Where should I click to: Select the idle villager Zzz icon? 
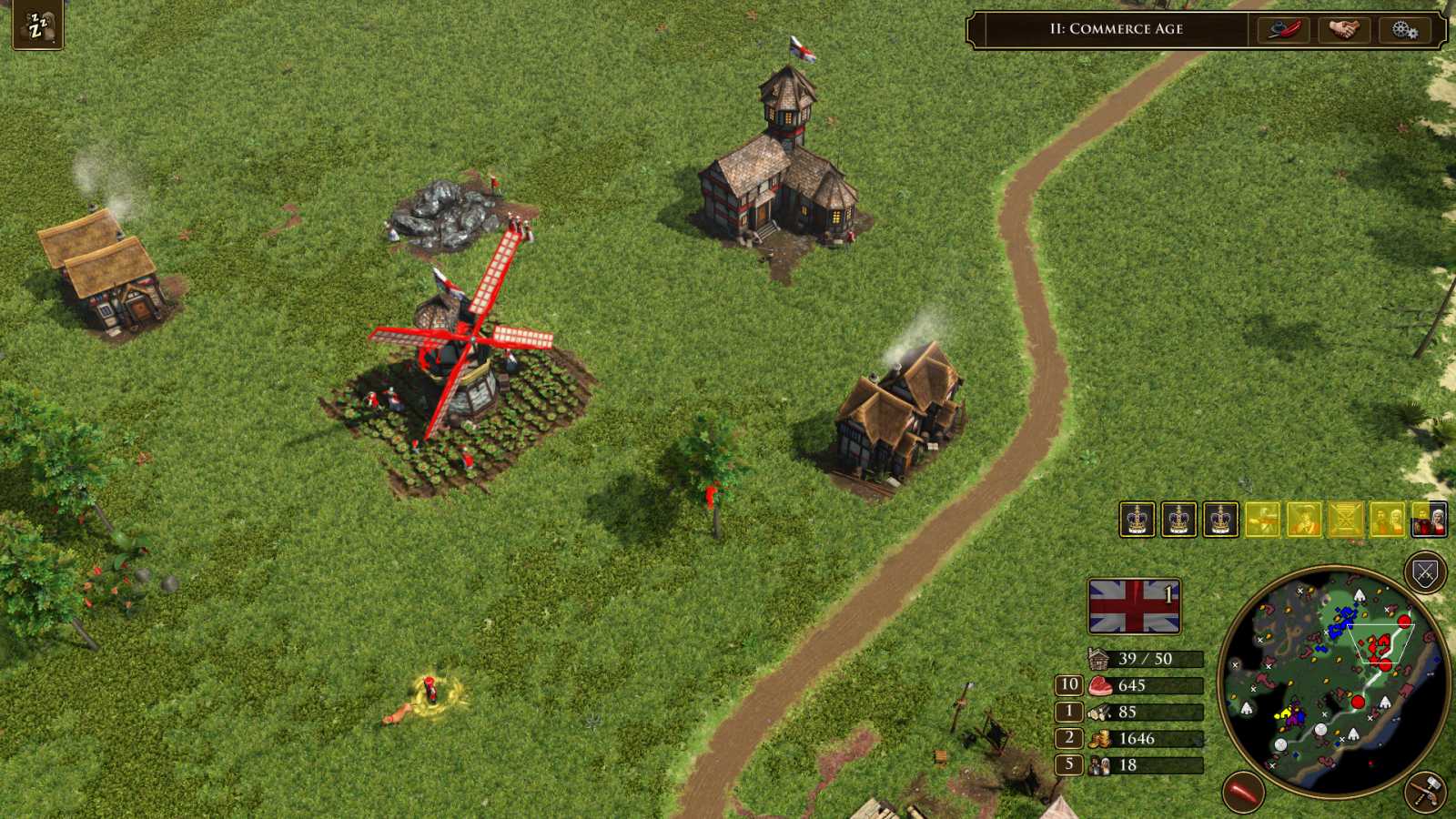pos(38,25)
